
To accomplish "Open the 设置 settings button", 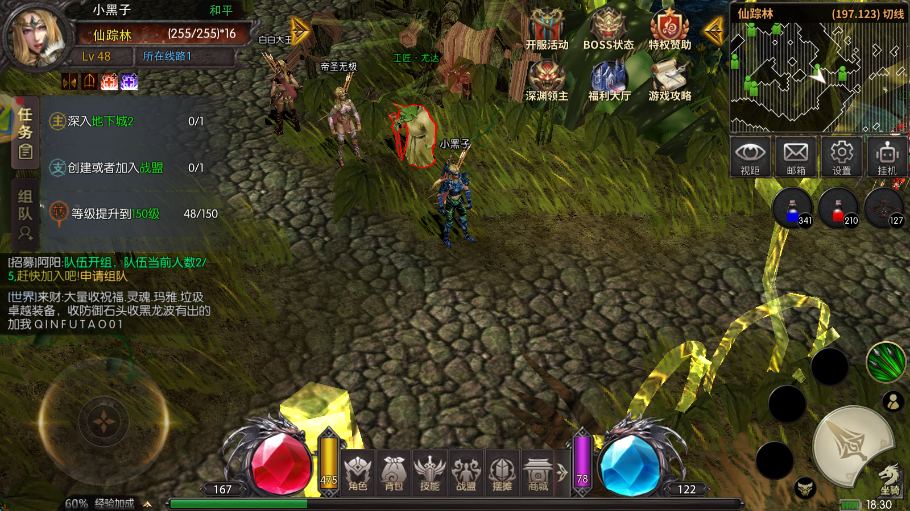I will 842,156.
